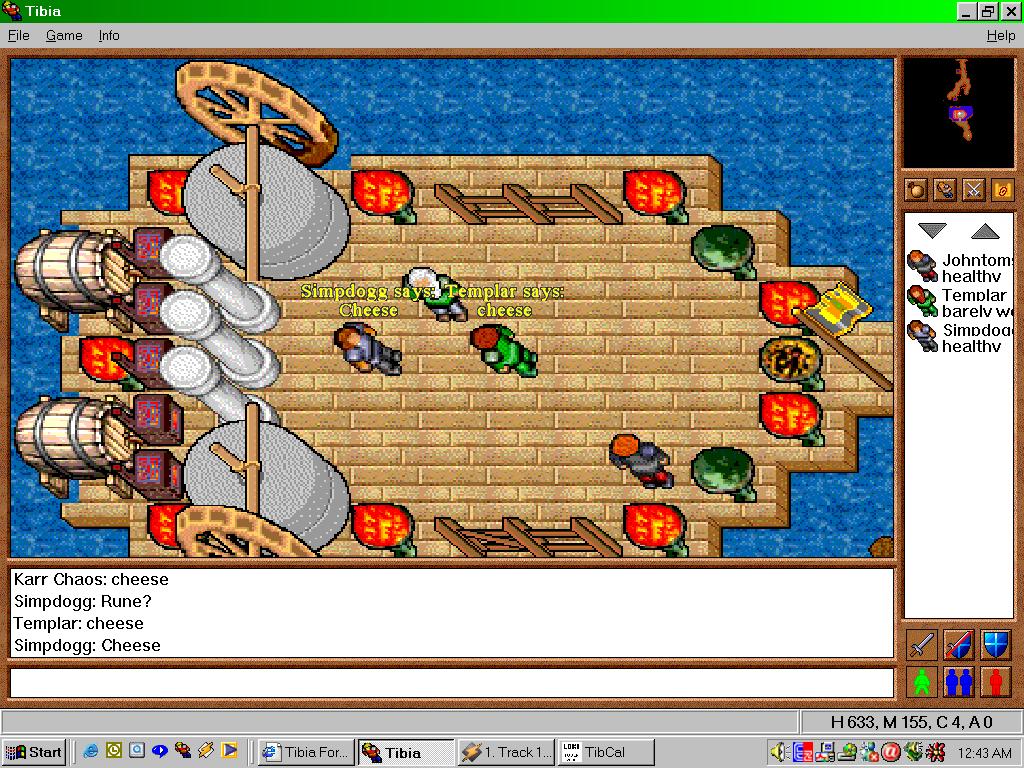This screenshot has height=768, width=1024.
Task: Open the yellow scroll icon panel
Action: pos(1001,189)
